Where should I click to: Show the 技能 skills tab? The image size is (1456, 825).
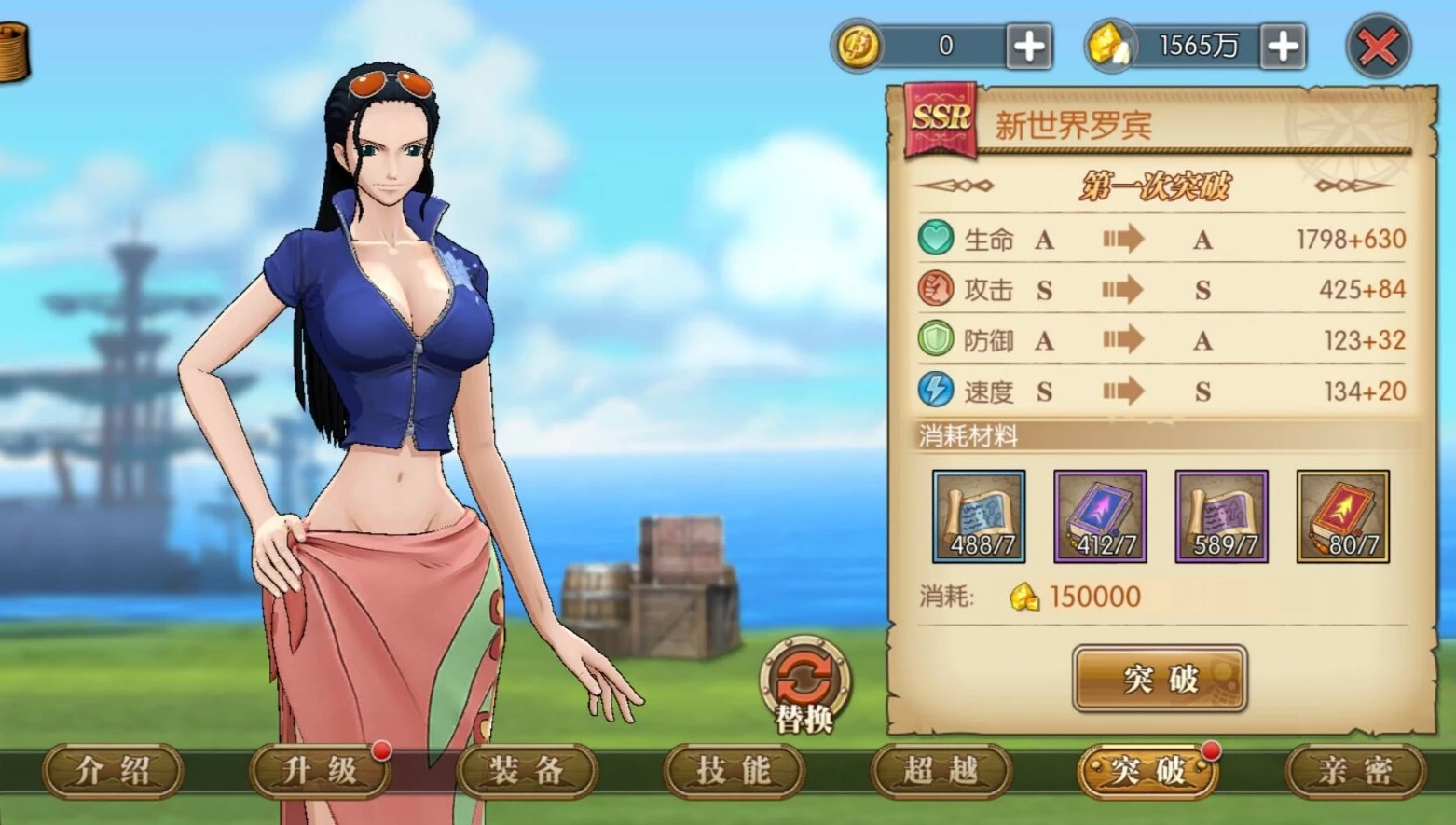click(734, 771)
